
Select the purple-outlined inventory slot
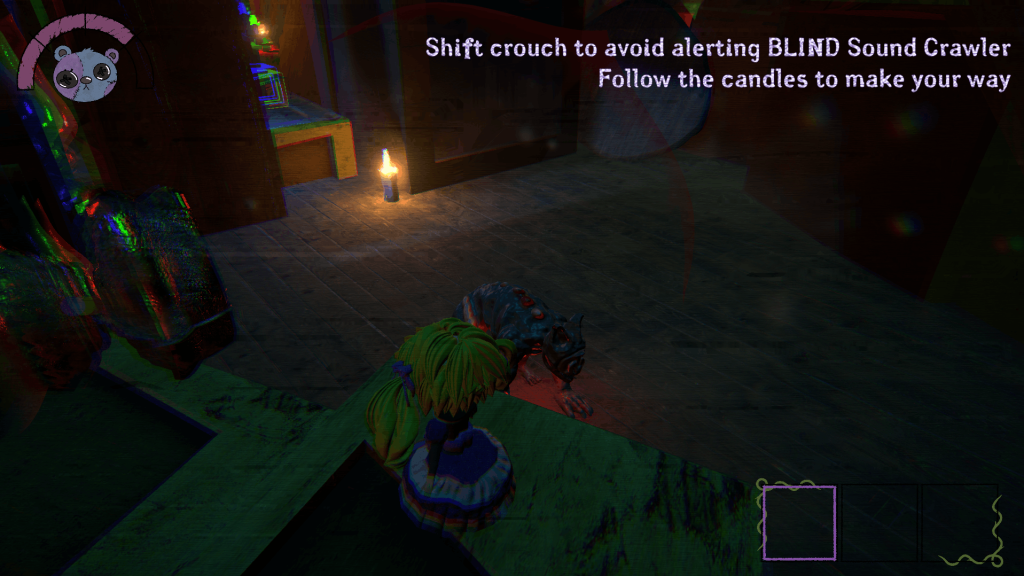[799, 522]
